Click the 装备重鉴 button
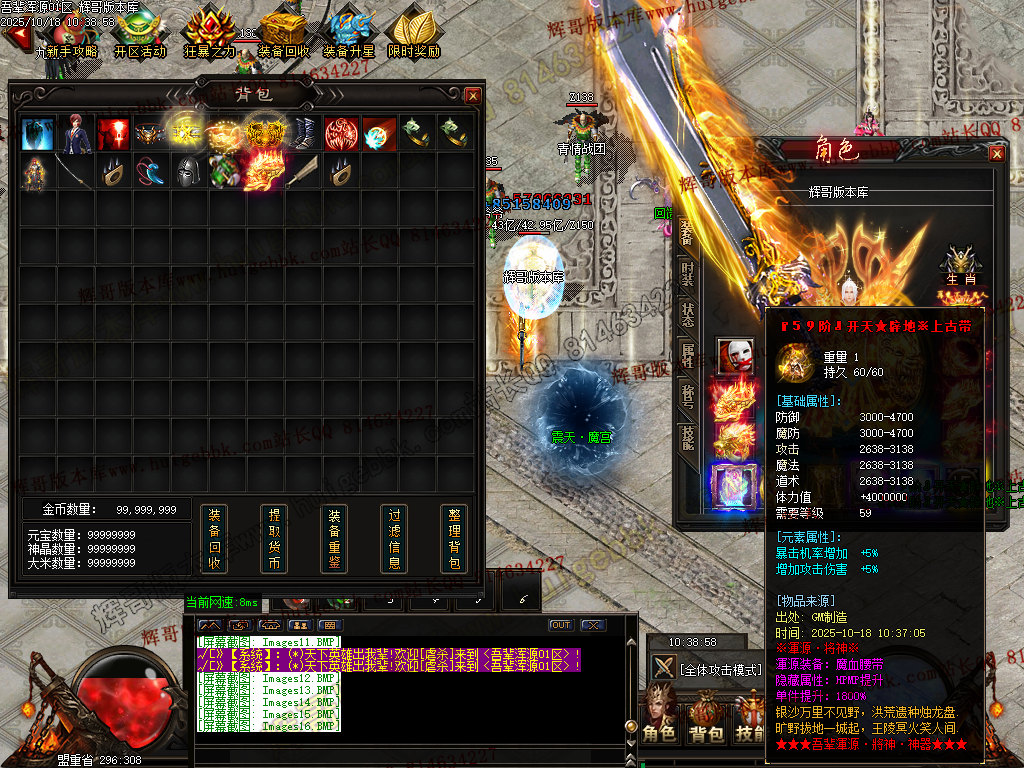Screen dimensions: 1024x768 [334, 539]
